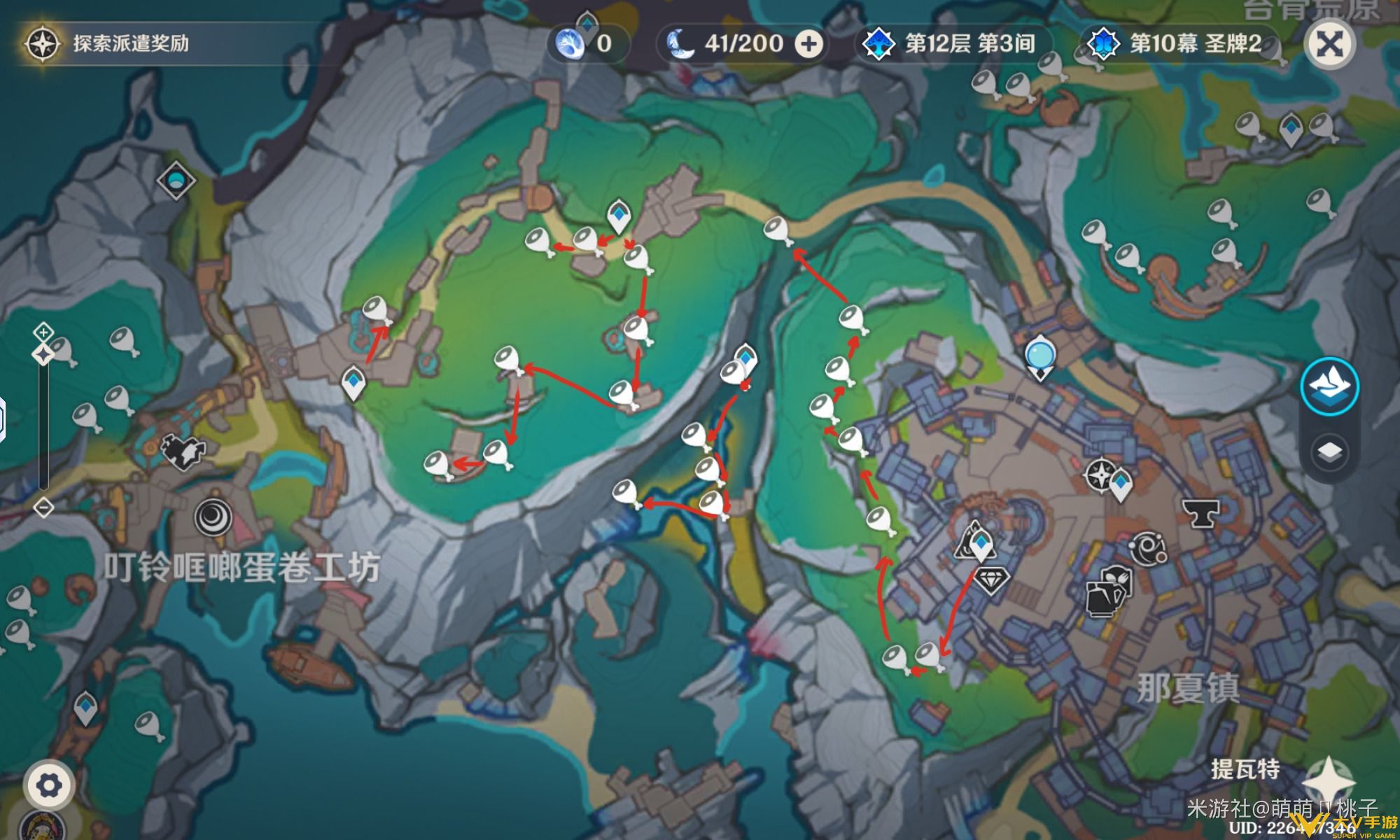
Task: Open the Spiral Abyss 第12层 第3间 tracker
Action: coord(953,44)
